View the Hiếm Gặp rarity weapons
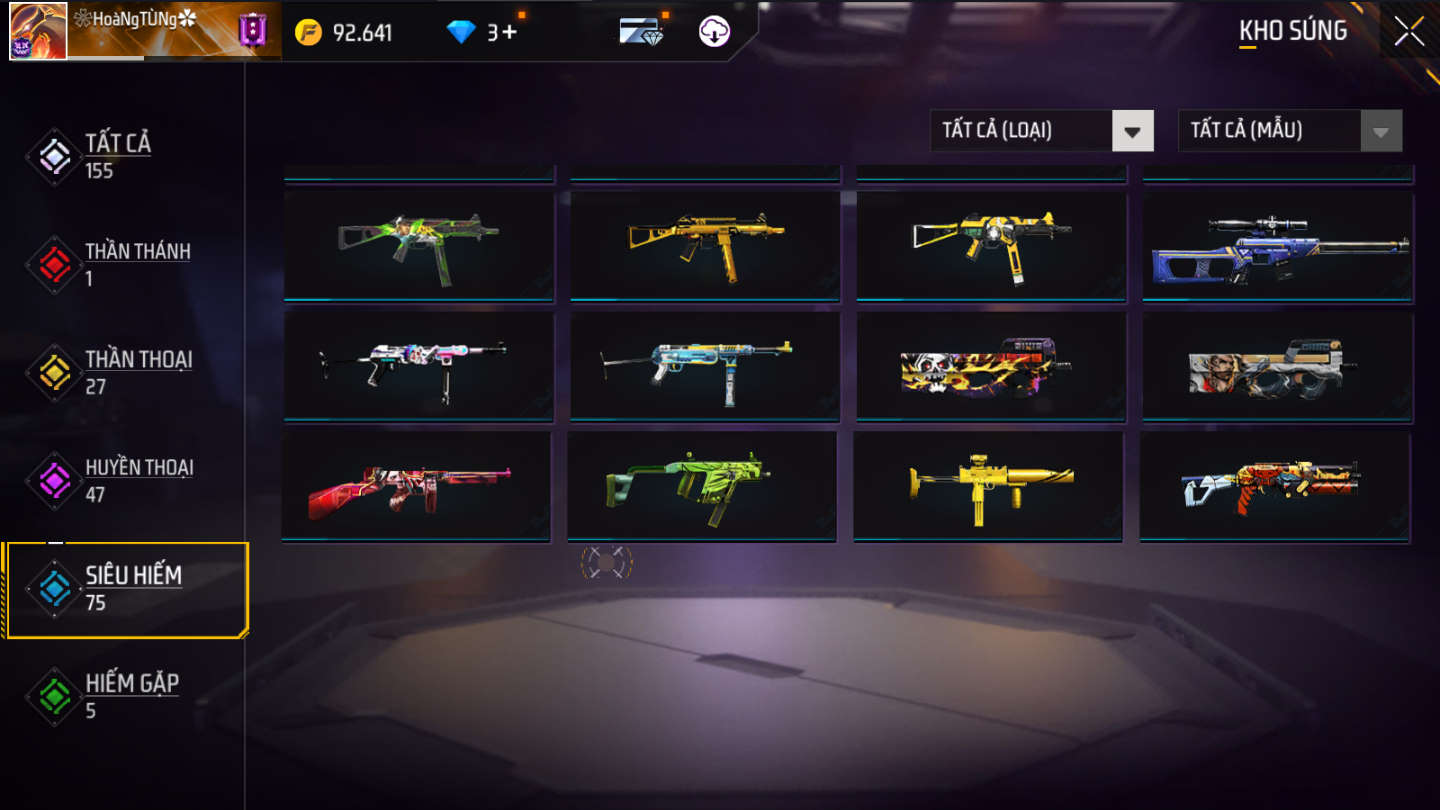The height and width of the screenshot is (810, 1440). (x=130, y=696)
